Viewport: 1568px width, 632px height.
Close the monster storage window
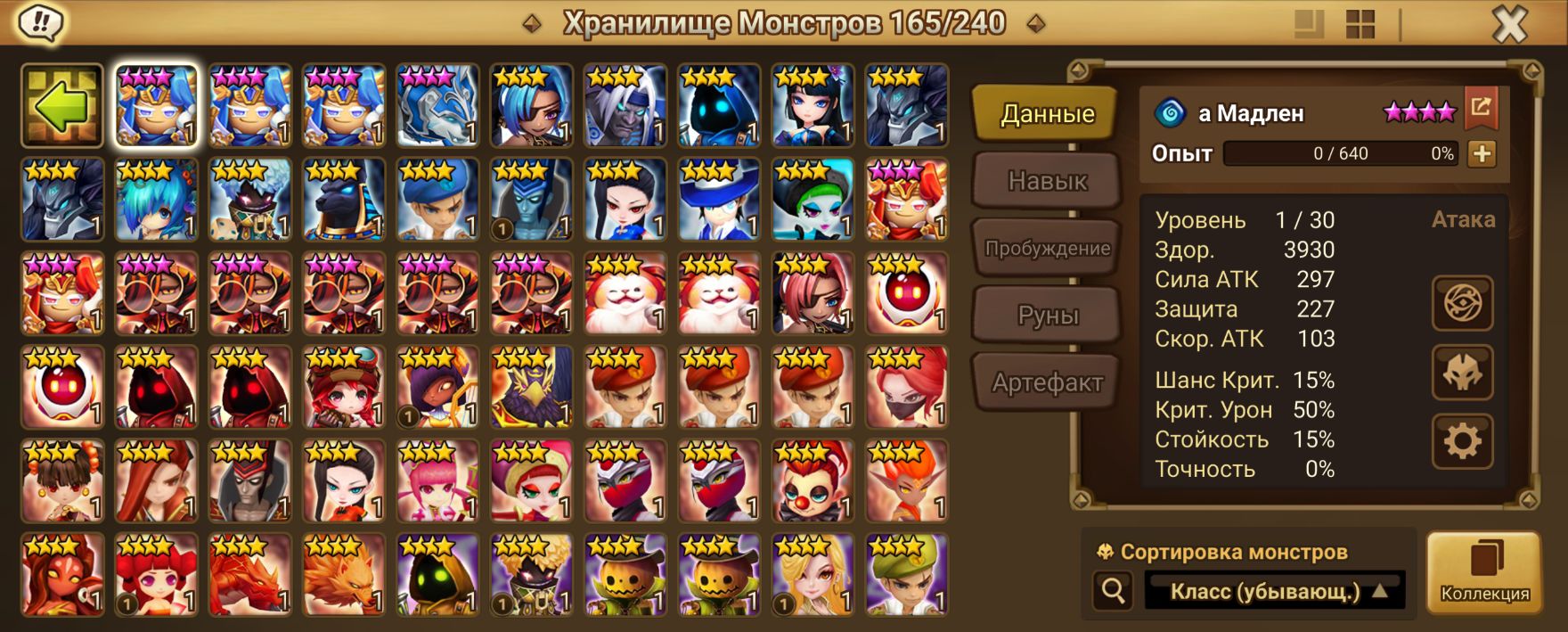[1509, 25]
